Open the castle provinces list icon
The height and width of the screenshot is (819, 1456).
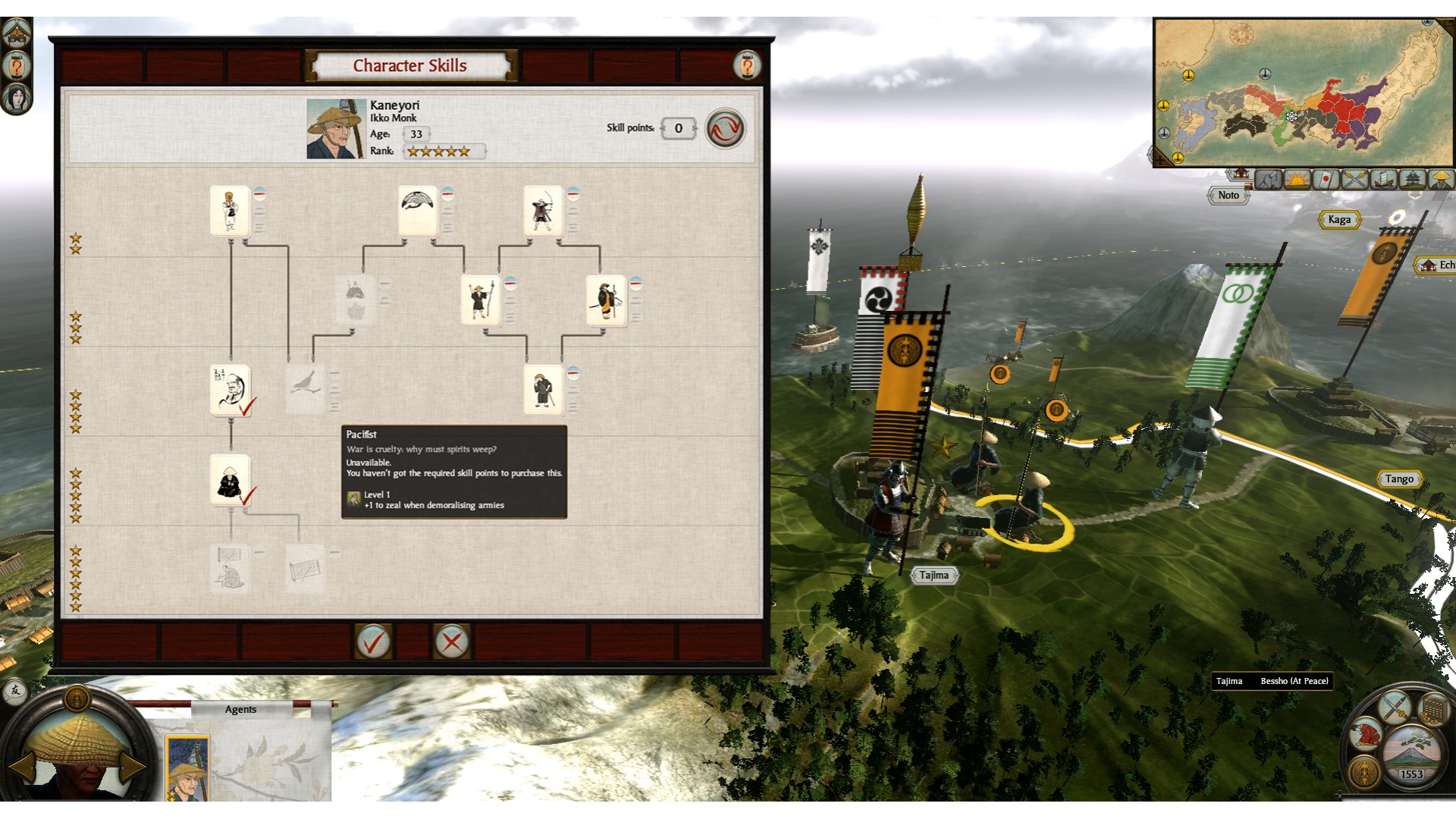pos(1412,180)
